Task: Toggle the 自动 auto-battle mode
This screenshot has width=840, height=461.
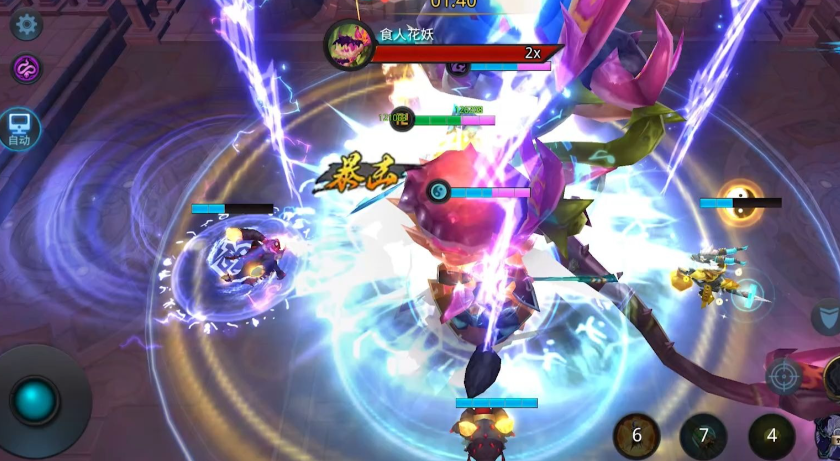Action: coord(19,129)
